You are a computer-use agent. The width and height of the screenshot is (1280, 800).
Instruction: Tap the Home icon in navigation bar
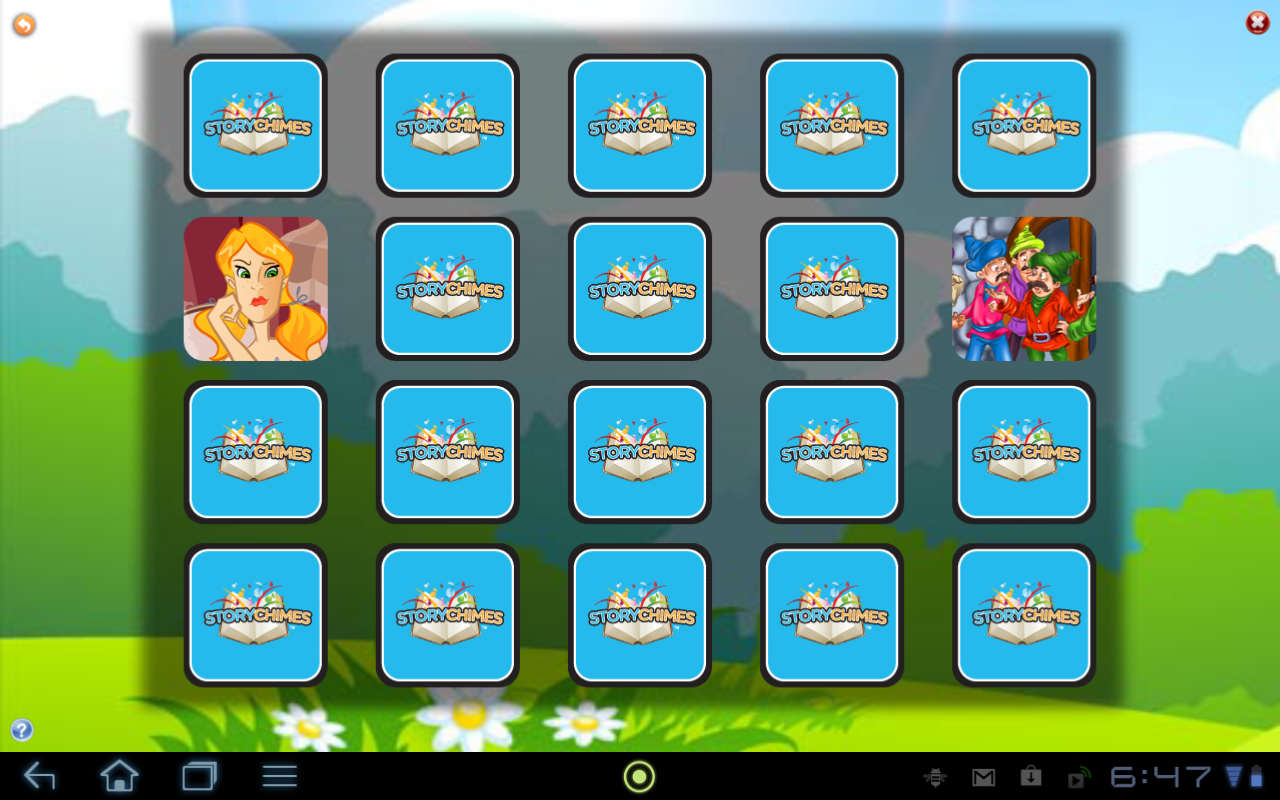[119, 776]
